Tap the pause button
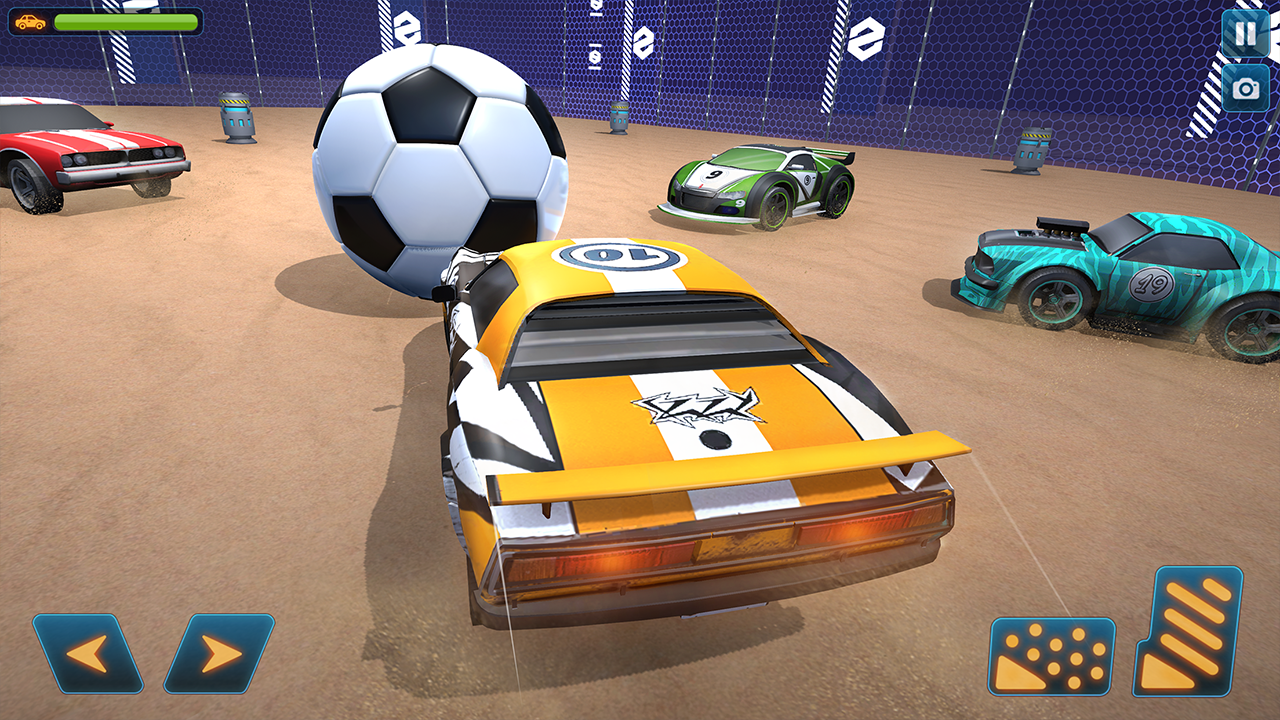Screen dimensions: 1280x720 [x=1243, y=33]
